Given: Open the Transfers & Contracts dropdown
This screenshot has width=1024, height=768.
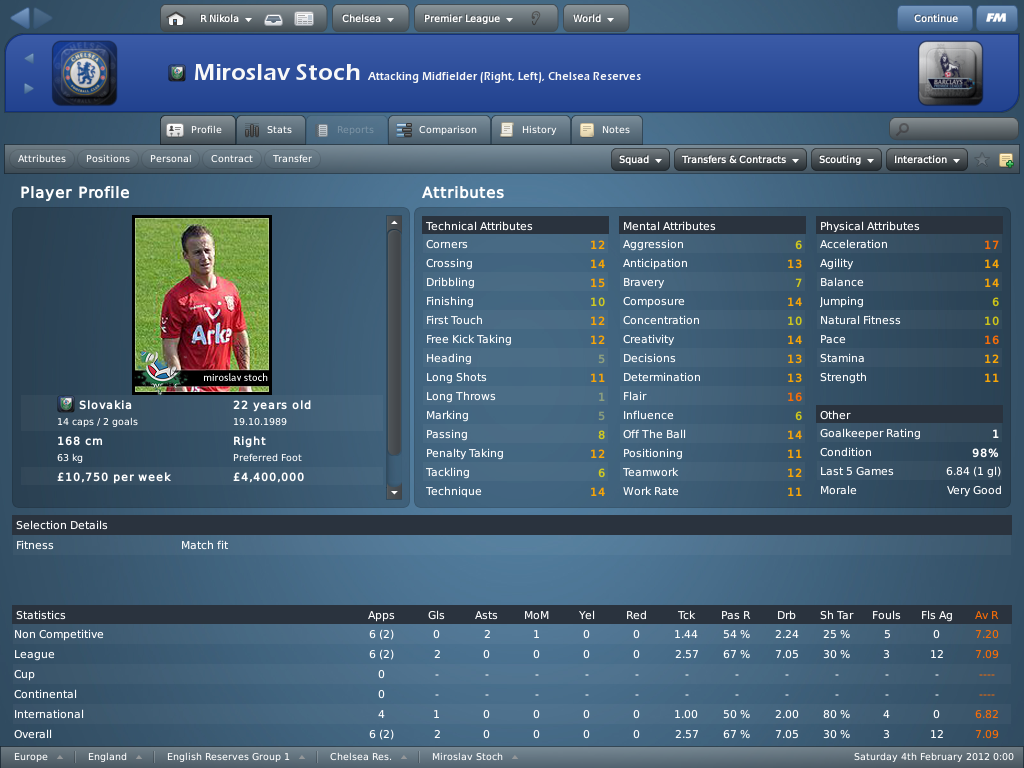Looking at the screenshot, I should [x=741, y=160].
